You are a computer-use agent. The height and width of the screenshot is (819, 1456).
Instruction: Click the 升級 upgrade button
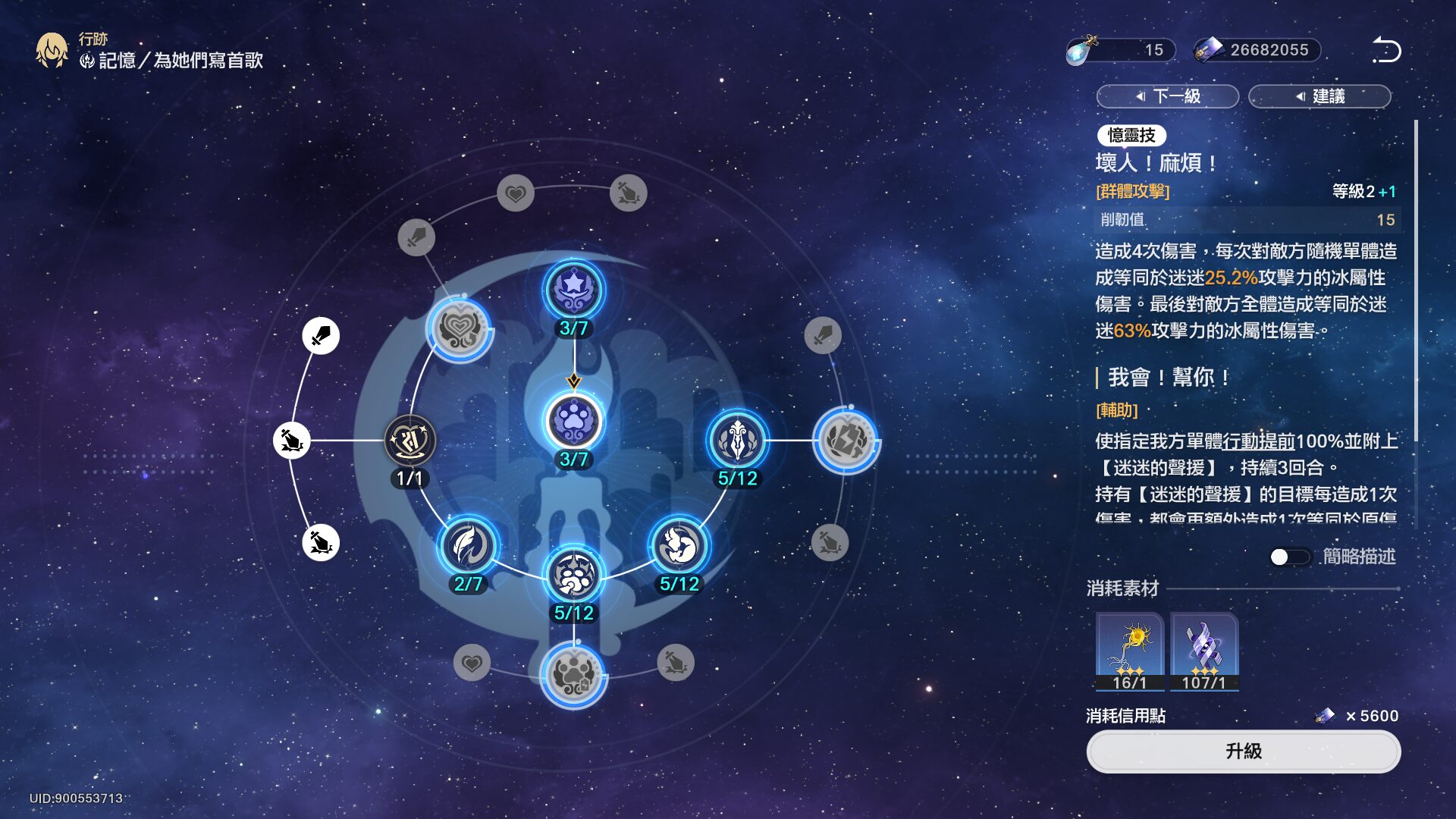pos(1243,752)
